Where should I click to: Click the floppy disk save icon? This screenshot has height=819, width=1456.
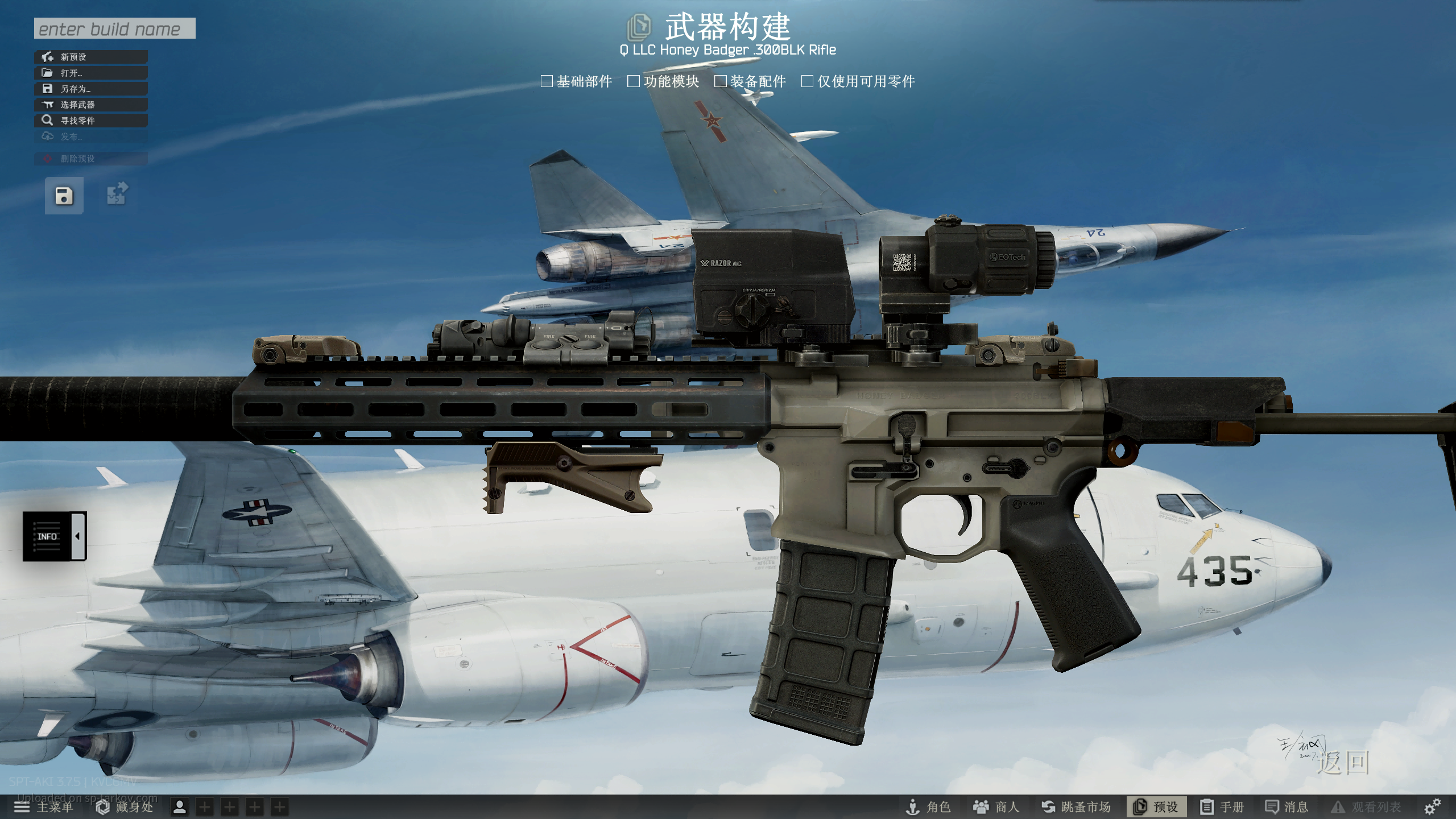[x=64, y=196]
